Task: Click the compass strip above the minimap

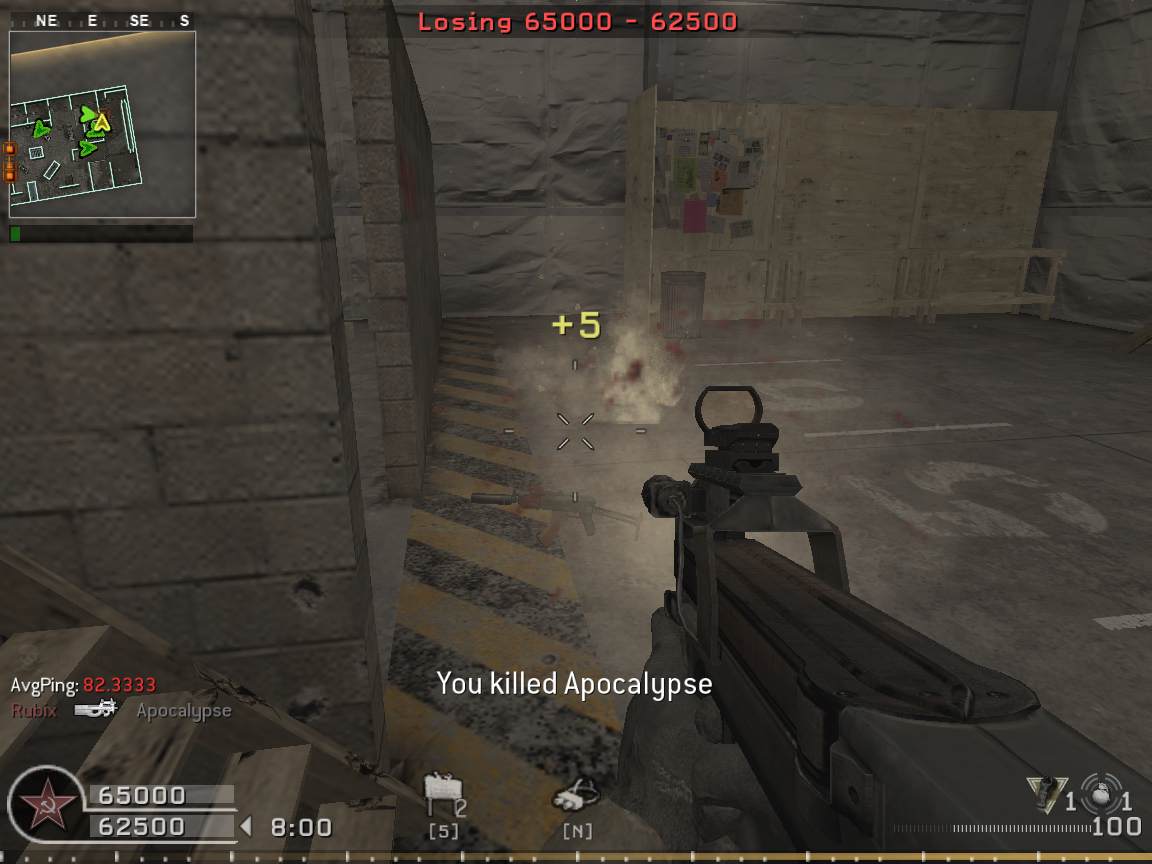Action: click(102, 20)
